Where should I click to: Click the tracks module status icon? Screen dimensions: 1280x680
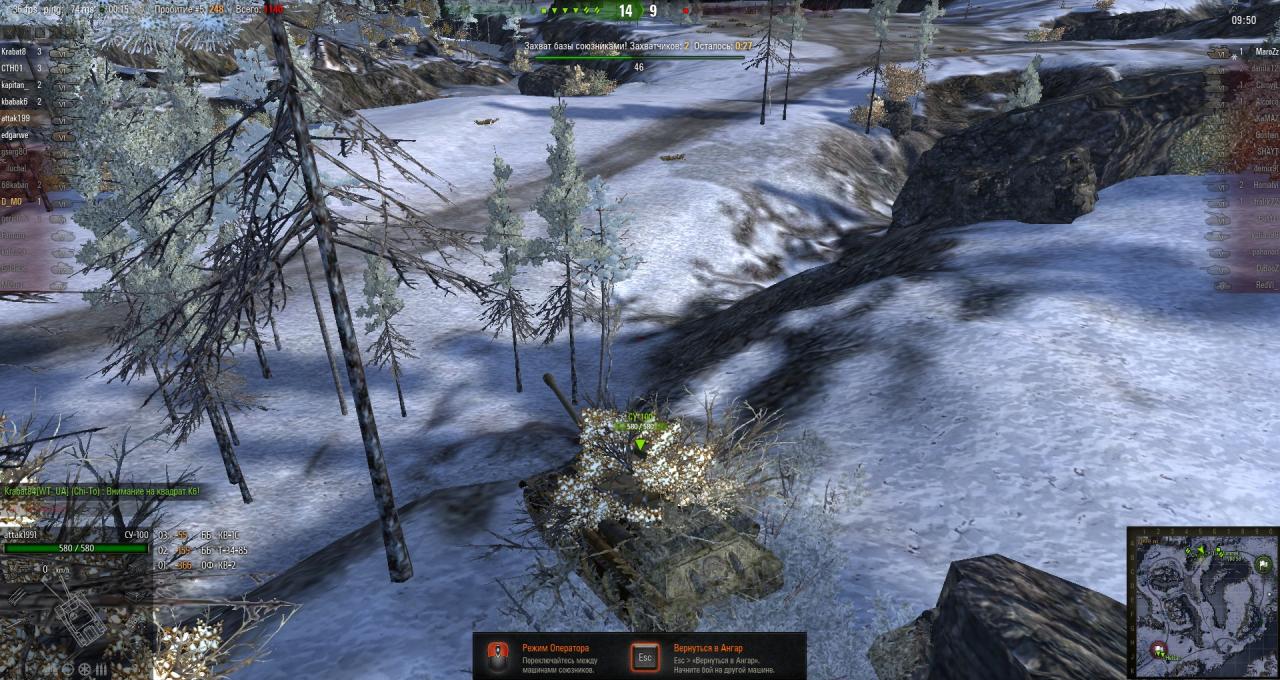[85, 669]
